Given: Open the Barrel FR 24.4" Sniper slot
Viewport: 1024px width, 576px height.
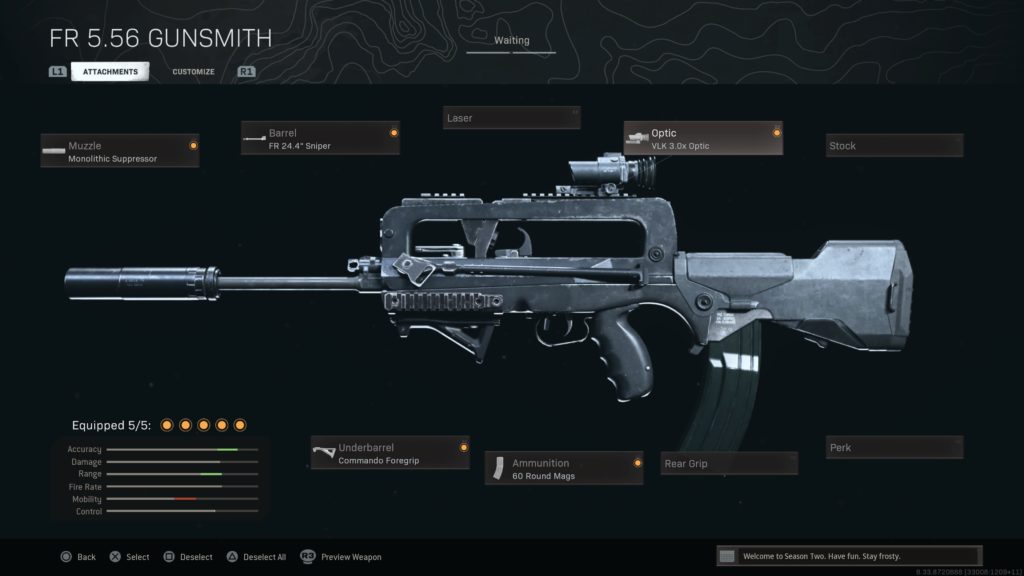Looking at the screenshot, I should 320,138.
